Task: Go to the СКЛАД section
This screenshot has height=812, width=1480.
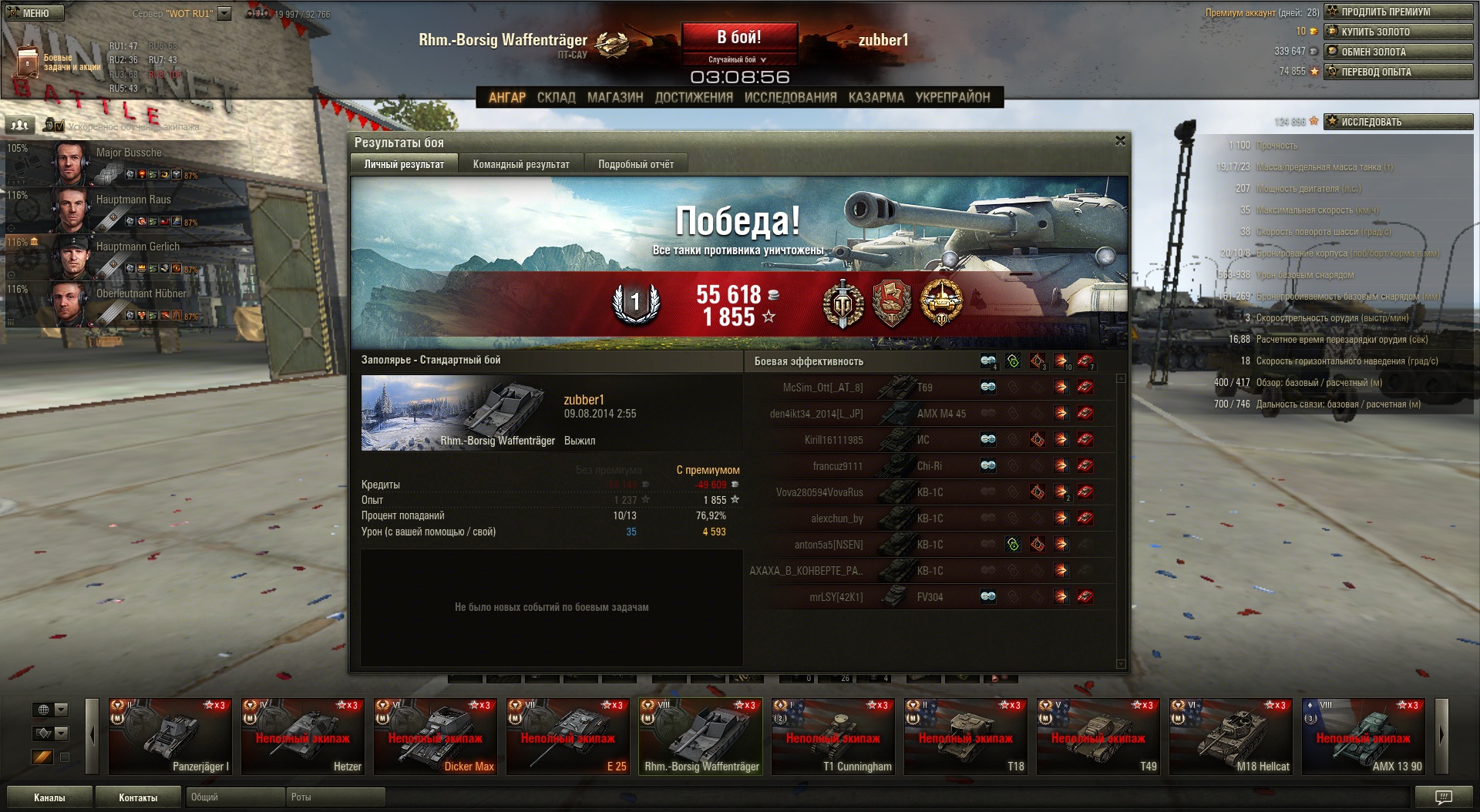Action: tap(556, 97)
